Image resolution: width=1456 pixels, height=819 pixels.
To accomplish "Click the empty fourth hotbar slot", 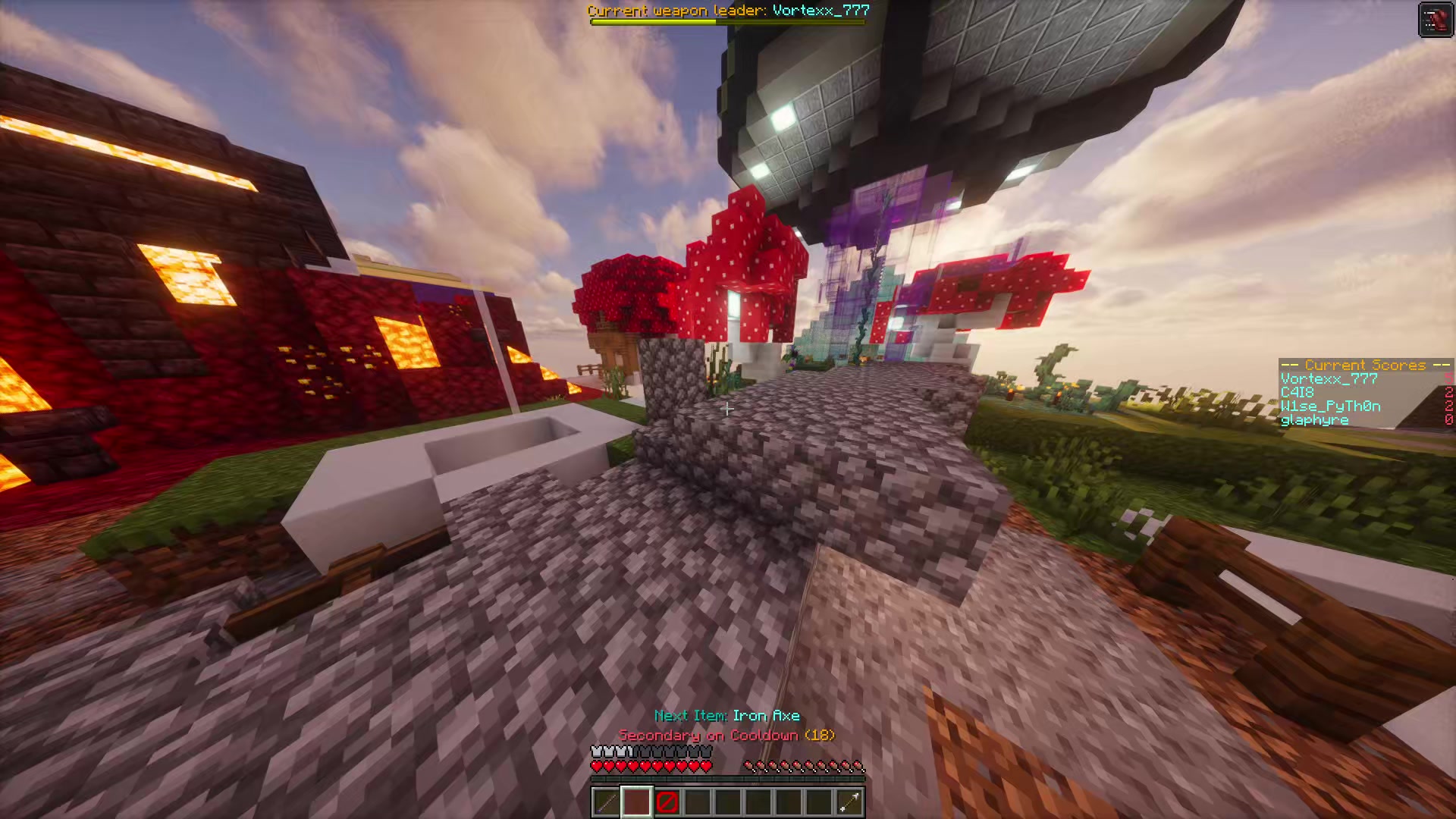I will (698, 802).
